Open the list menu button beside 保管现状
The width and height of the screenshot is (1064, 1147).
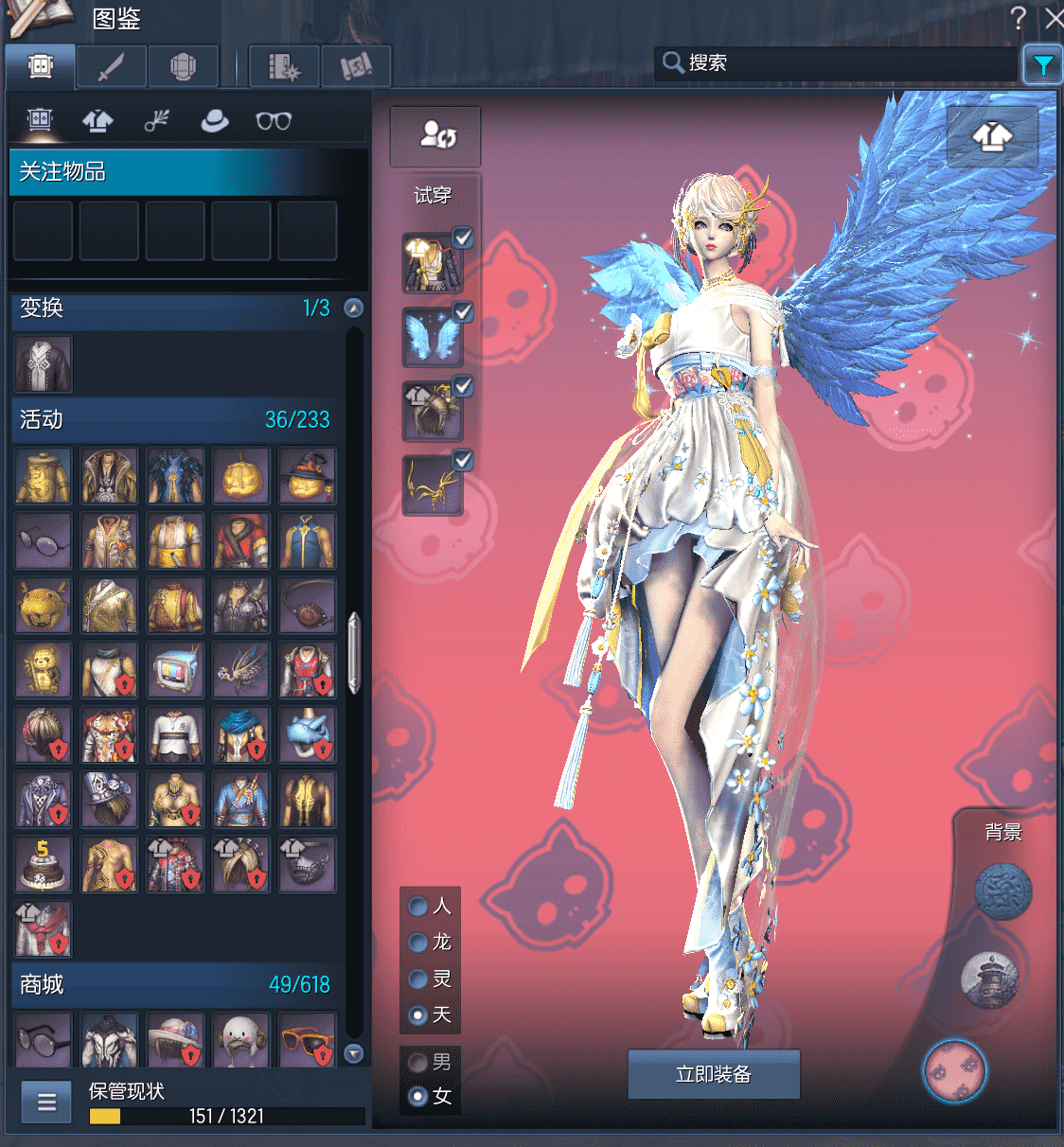[46, 1103]
